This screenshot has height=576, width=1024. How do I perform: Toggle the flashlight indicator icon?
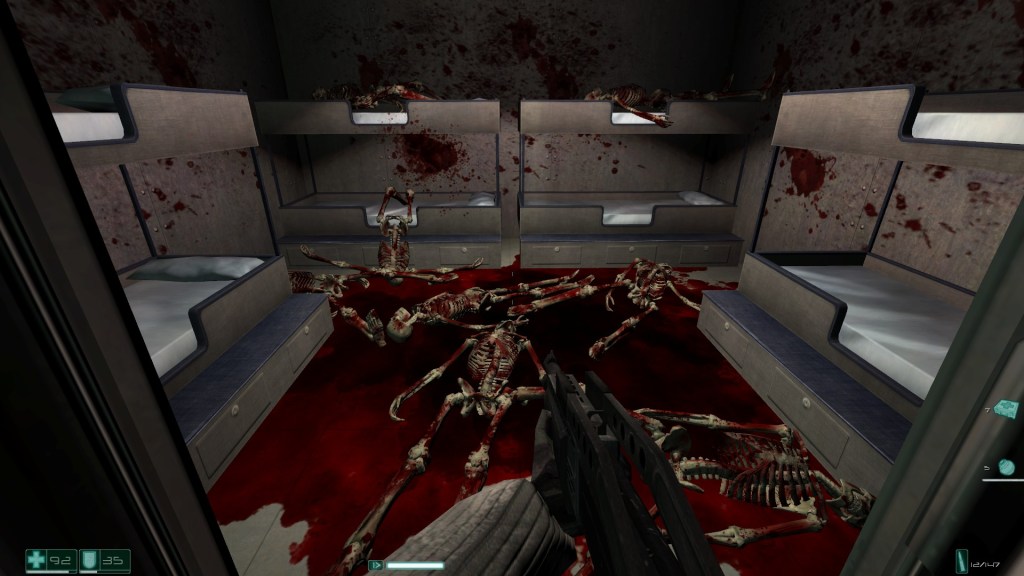point(377,565)
